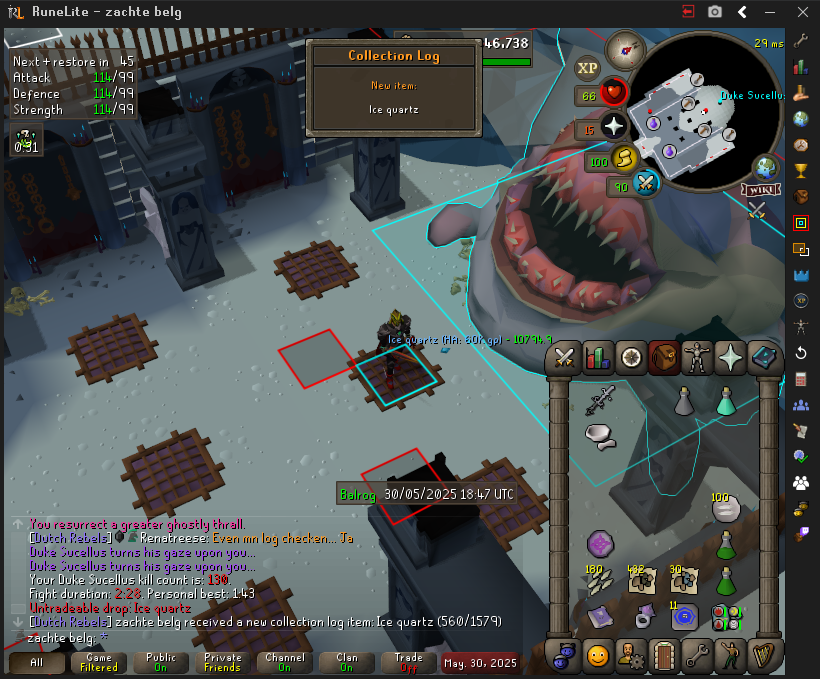This screenshot has height=679, width=820.
Task: Select the blue teleport tablet stack
Action: pos(684,616)
